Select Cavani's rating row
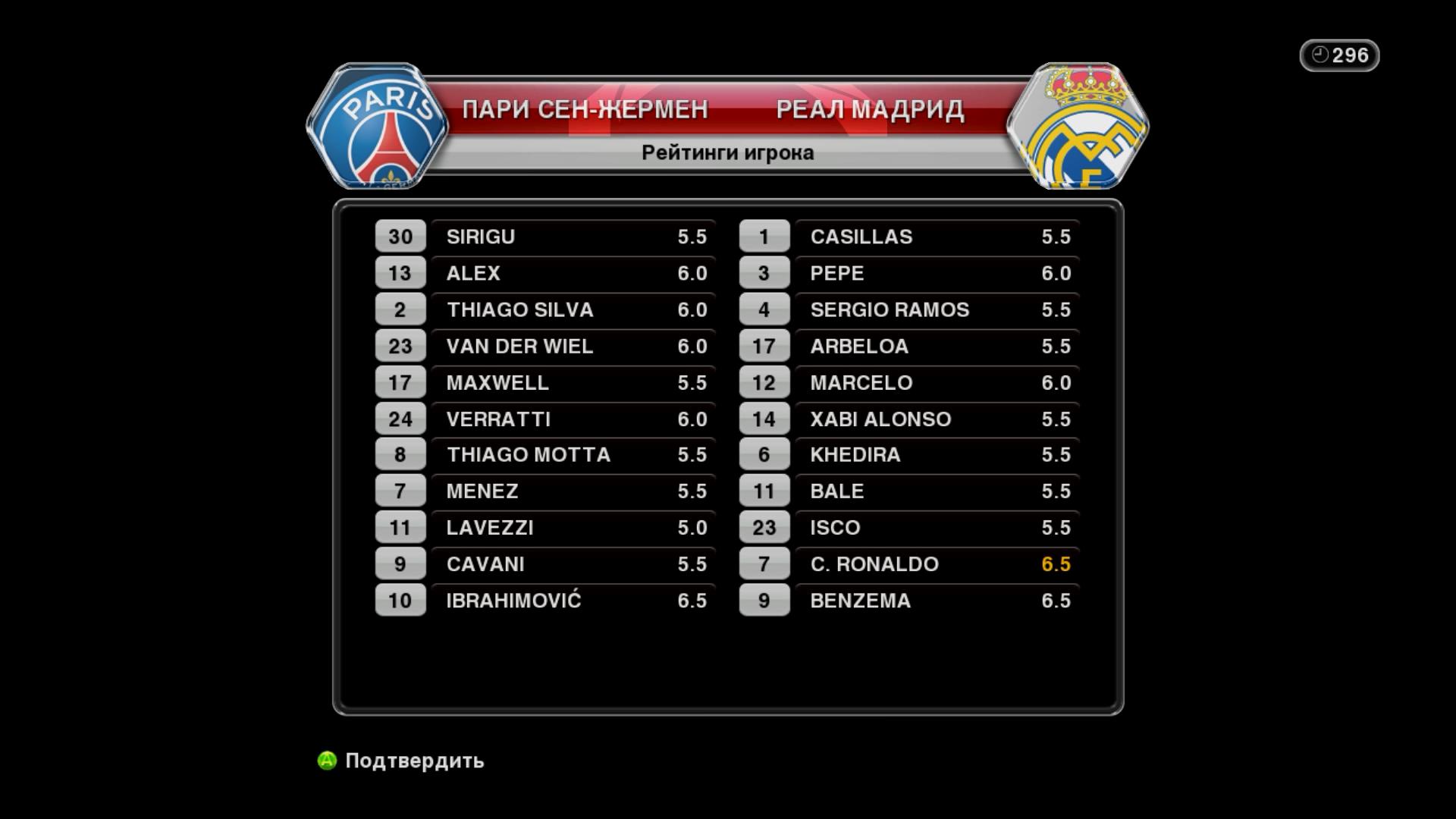Screen dimensions: 1456x819 (x=573, y=563)
